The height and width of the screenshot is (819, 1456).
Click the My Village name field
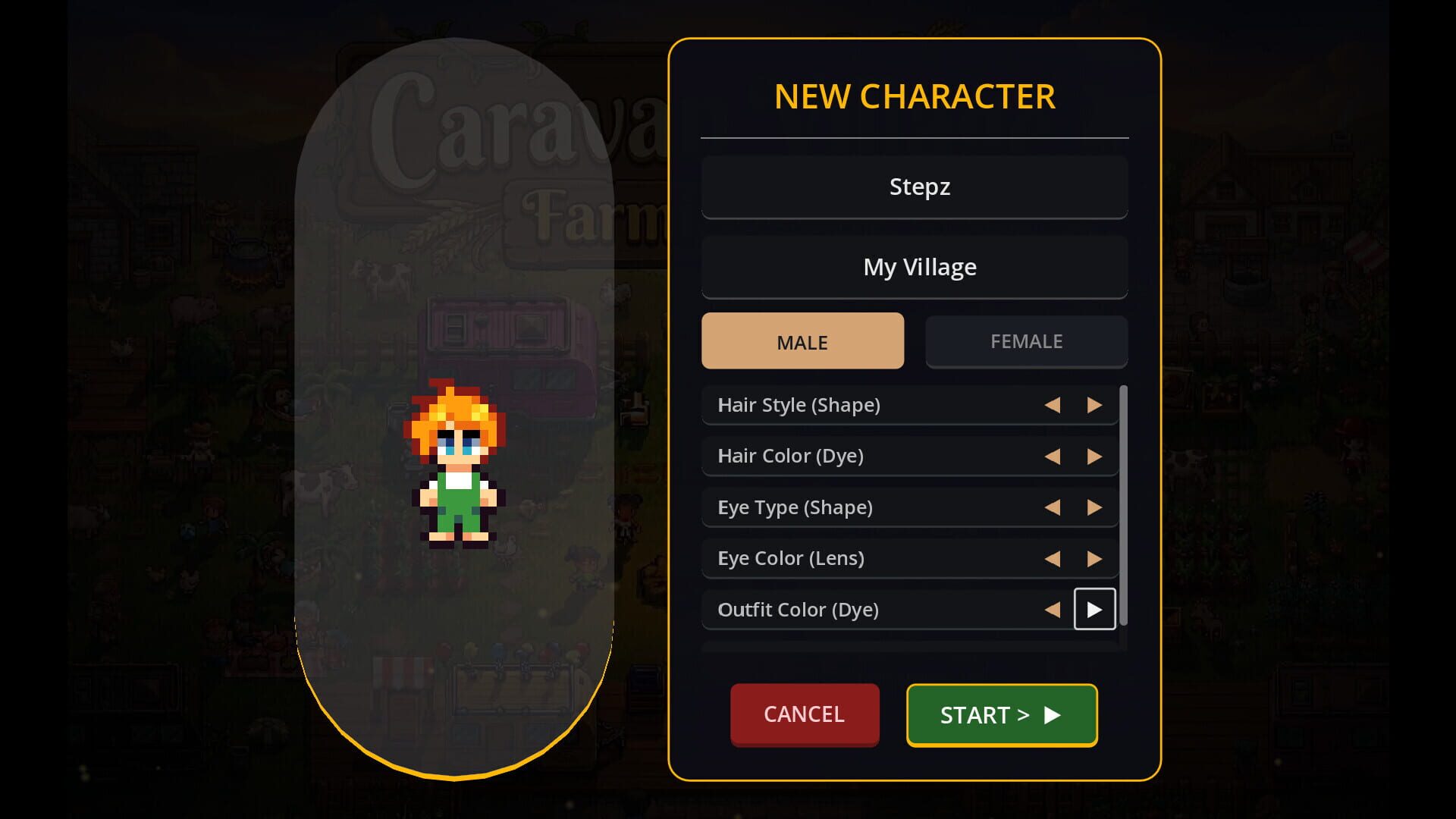pos(915,266)
